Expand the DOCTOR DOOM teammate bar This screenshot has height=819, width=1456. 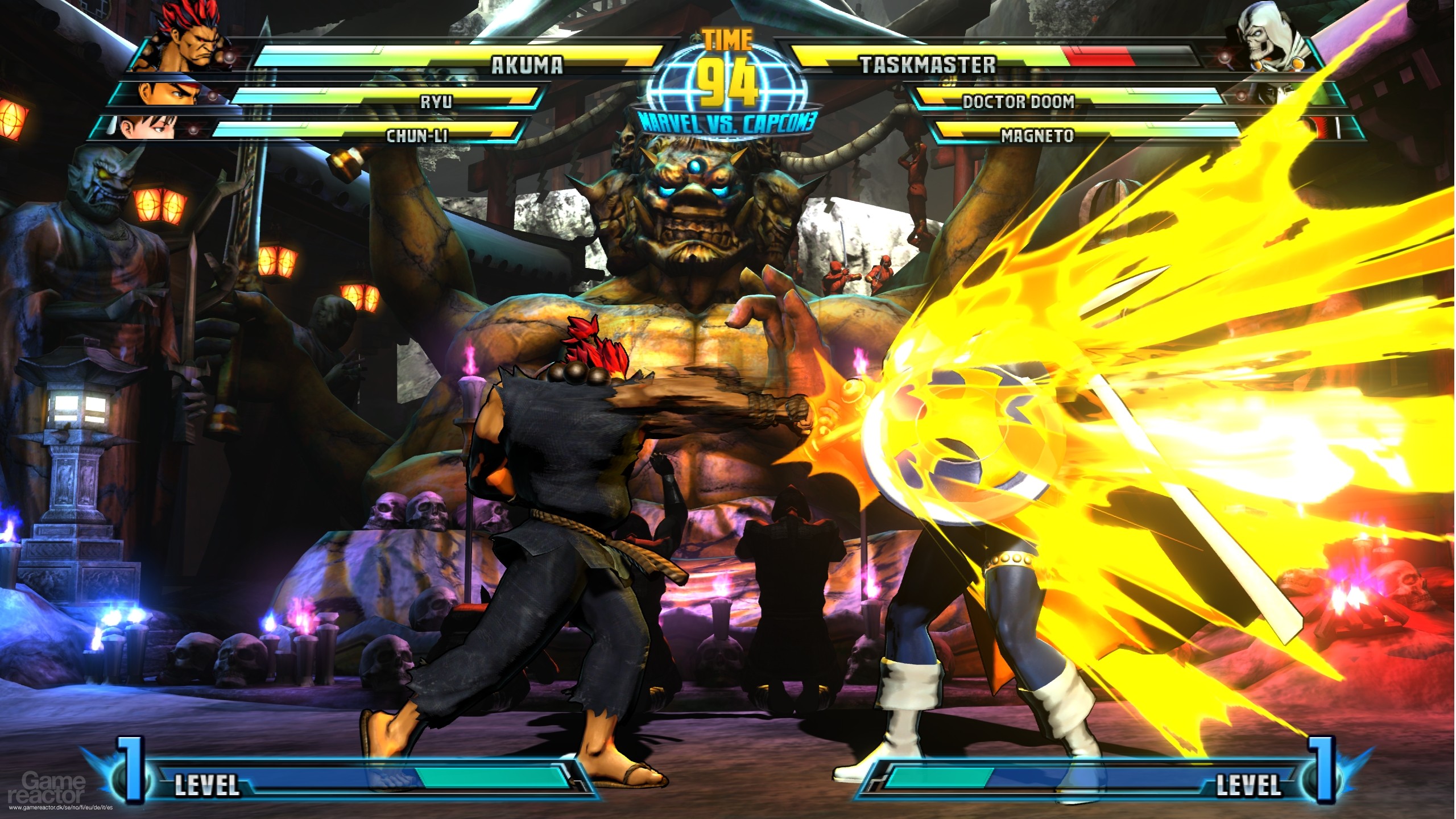tap(1018, 100)
